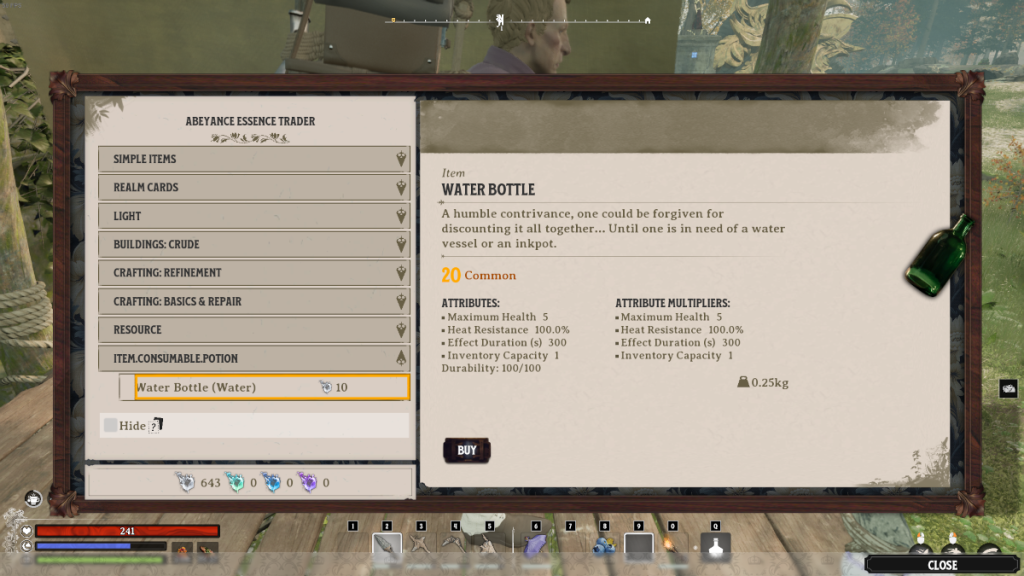Image resolution: width=1024 pixels, height=576 pixels.
Task: Click the teacup status icon
Action: pyautogui.click(x=34, y=497)
